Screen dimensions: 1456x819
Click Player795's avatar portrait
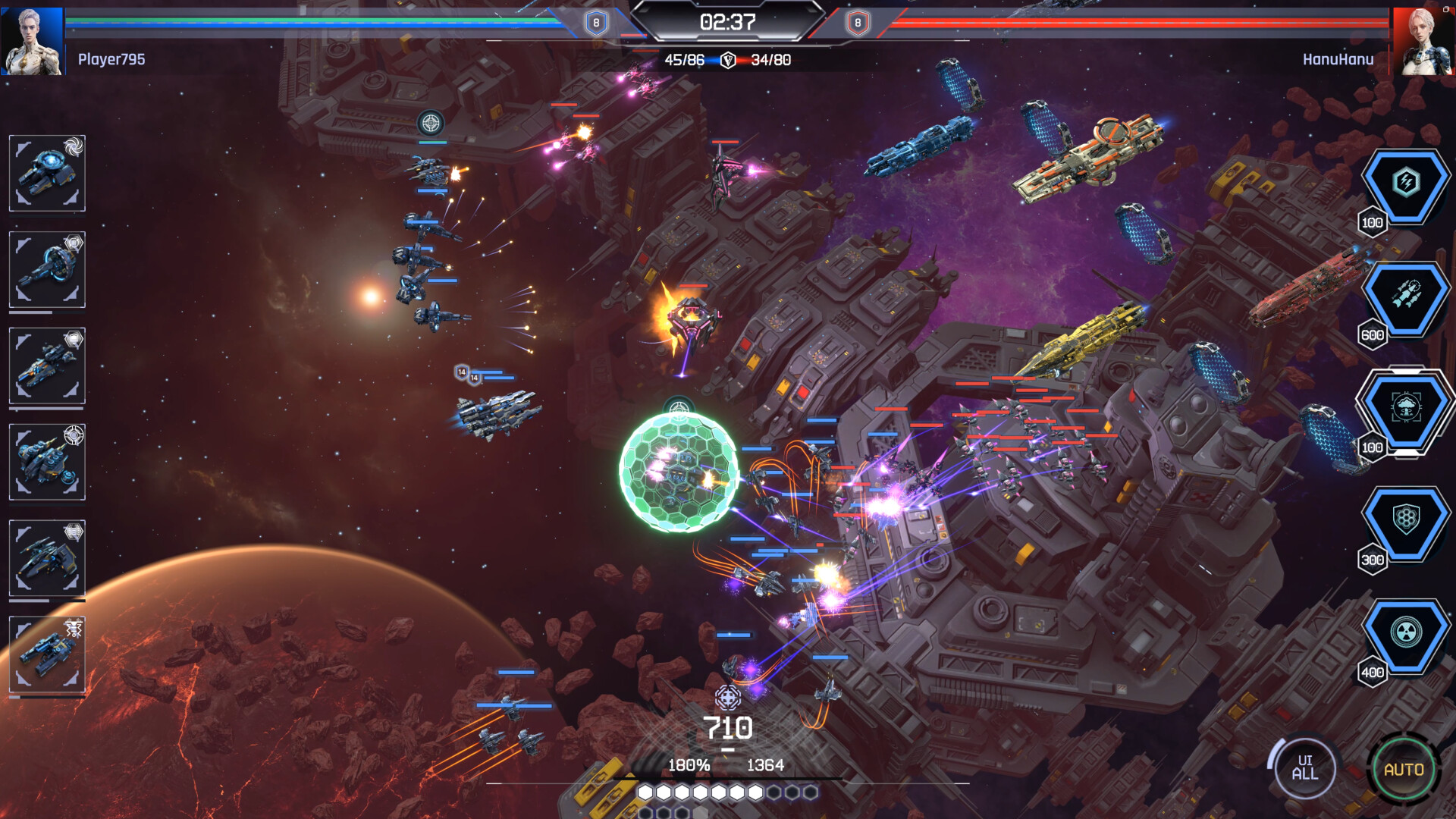point(32,42)
